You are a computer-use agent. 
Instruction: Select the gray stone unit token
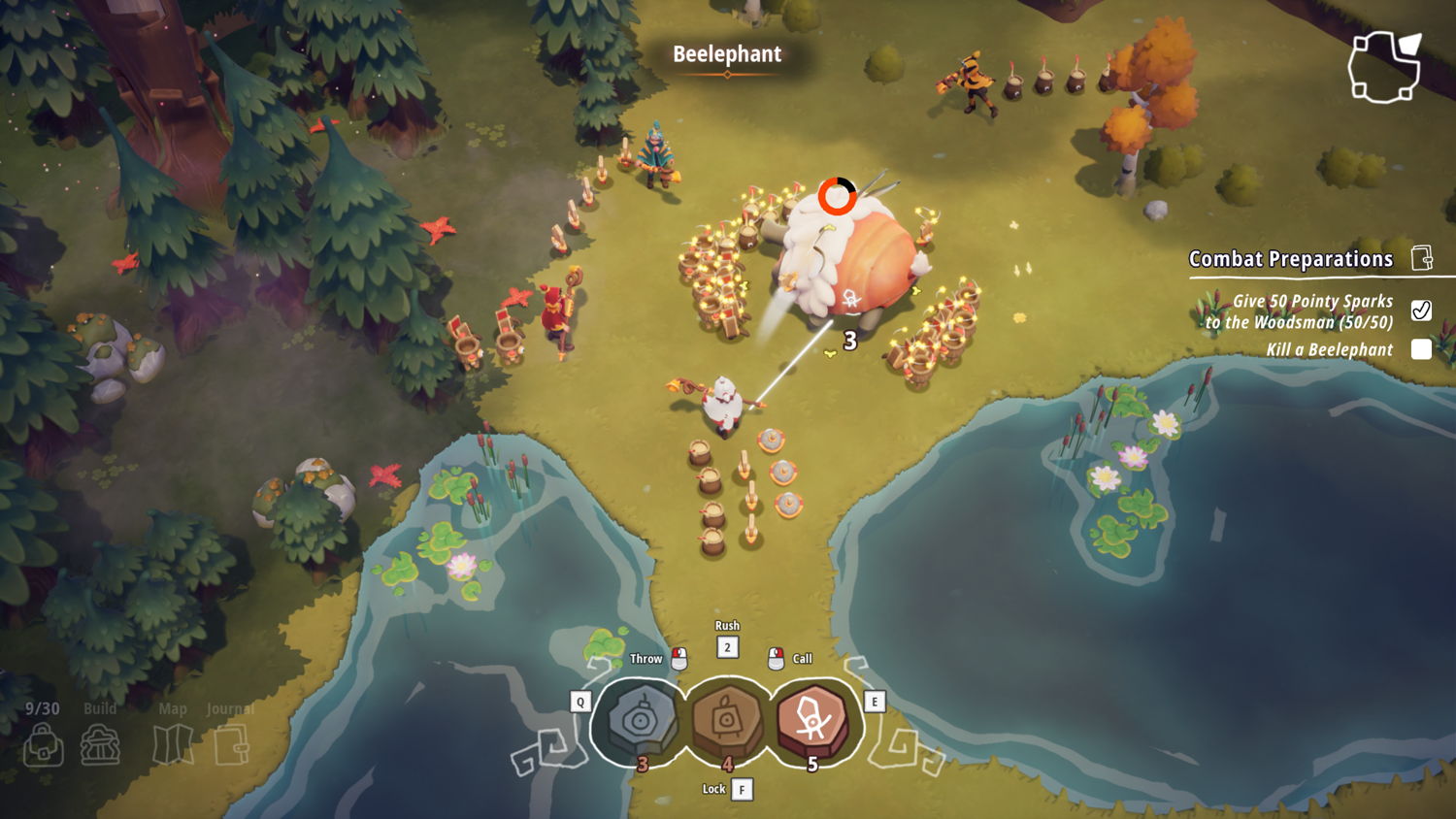click(640, 720)
